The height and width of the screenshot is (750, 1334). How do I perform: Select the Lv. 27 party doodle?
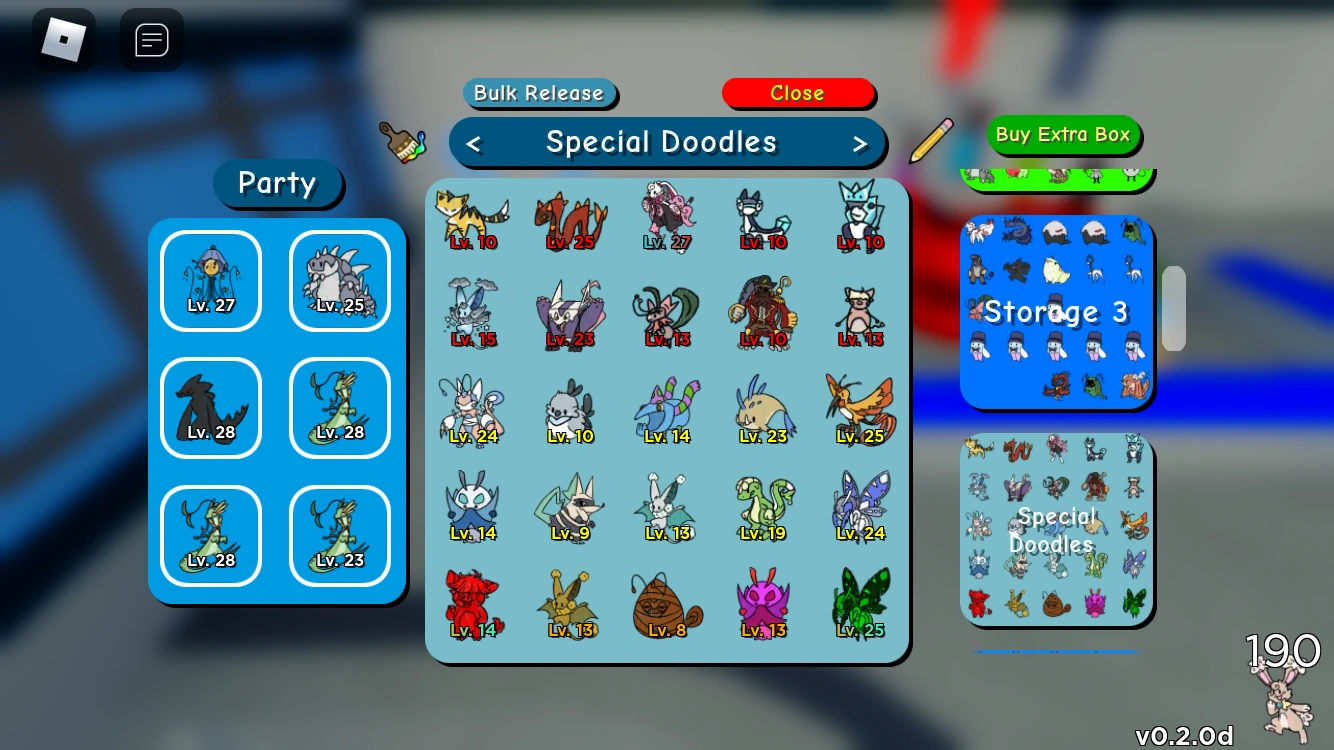[x=210, y=280]
